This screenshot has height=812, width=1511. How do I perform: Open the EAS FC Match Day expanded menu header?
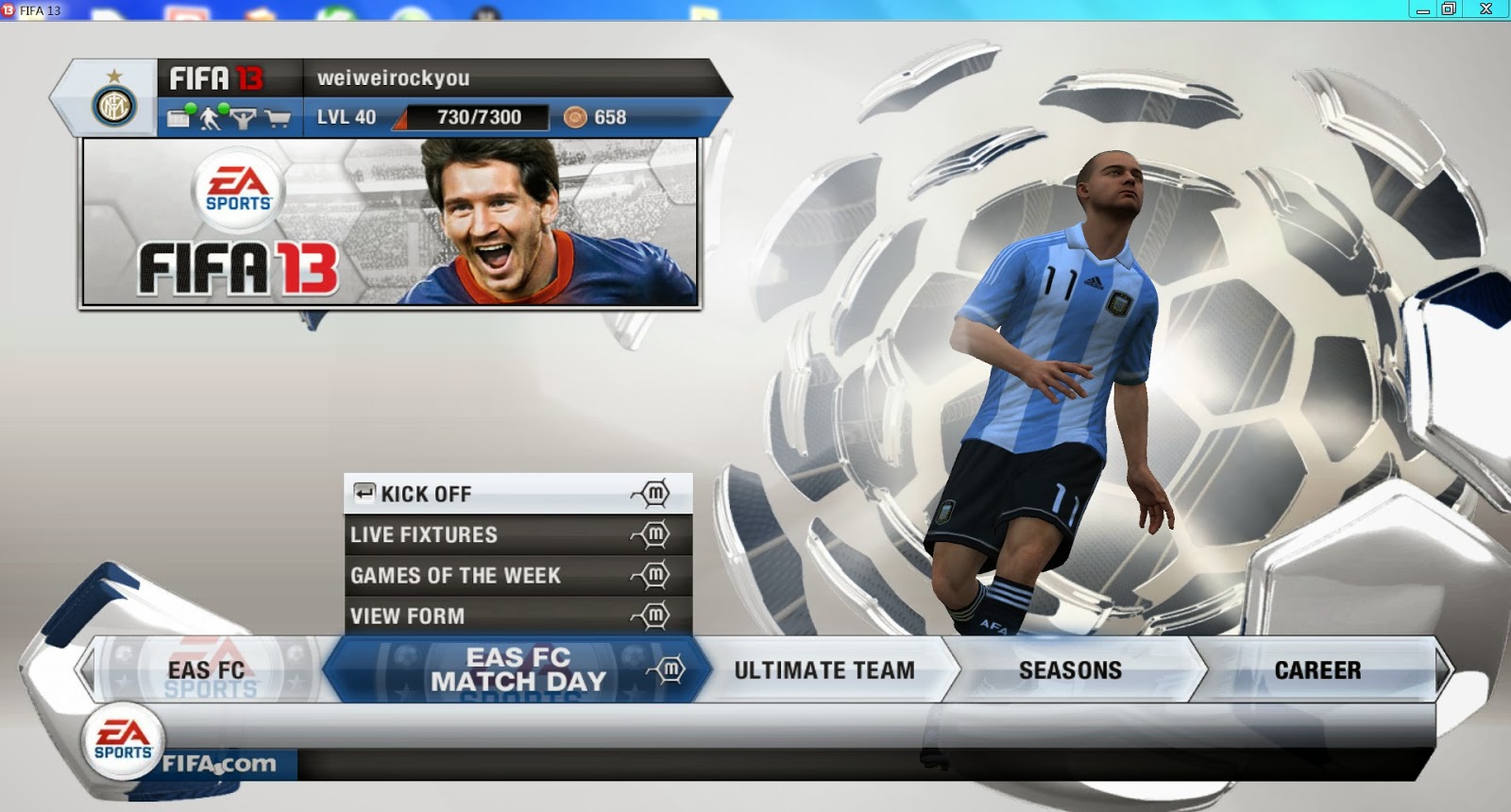pos(515,669)
